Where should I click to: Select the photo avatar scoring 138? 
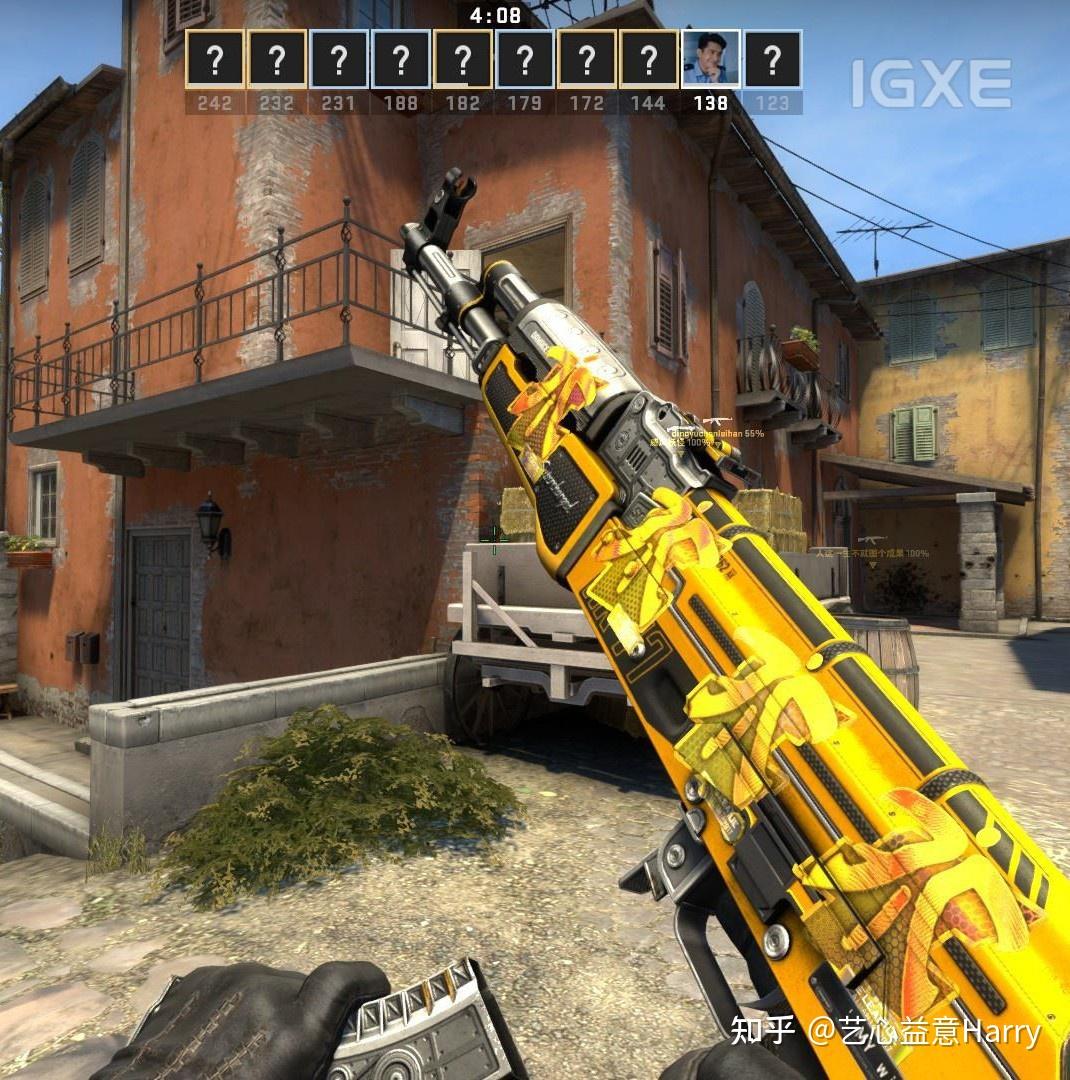point(711,59)
